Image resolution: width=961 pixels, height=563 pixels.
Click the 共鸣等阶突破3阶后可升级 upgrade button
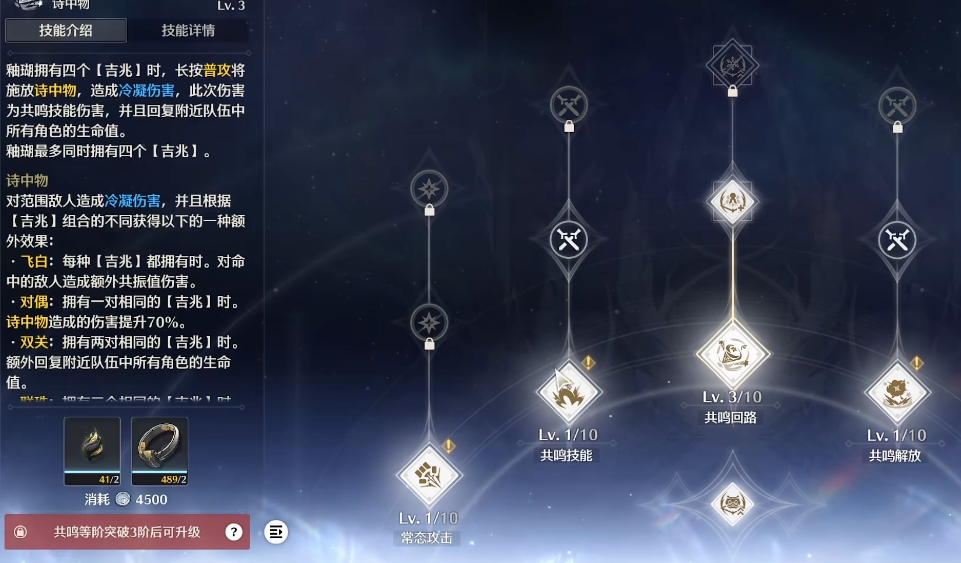tap(127, 532)
